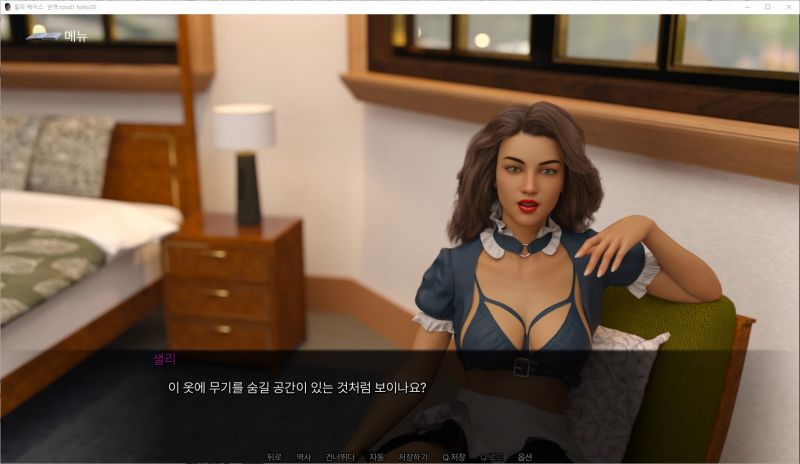This screenshot has width=800, height=464.
Task: Maximize the game window
Action: coord(767,7)
